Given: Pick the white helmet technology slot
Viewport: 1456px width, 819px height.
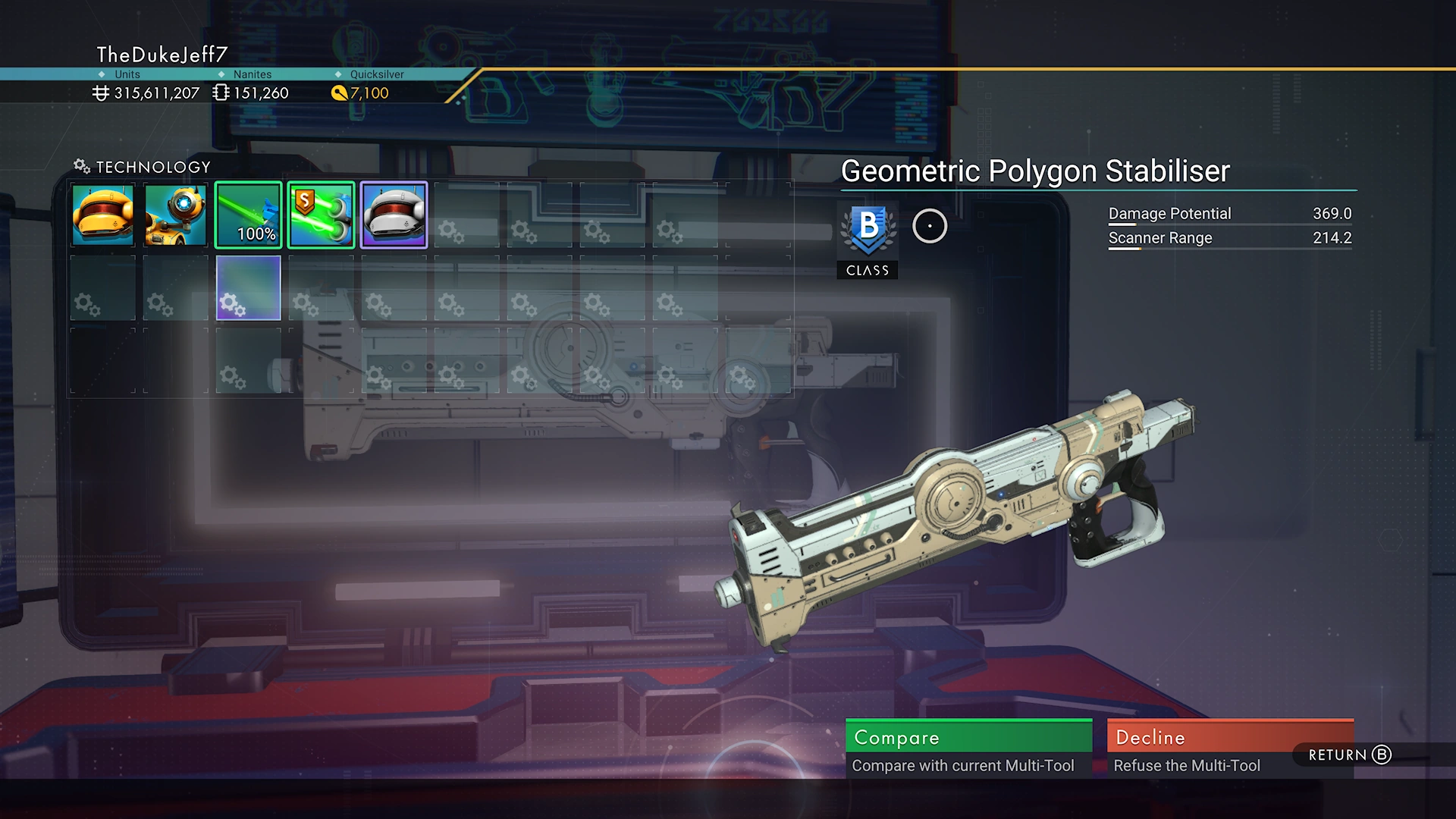Looking at the screenshot, I should tap(394, 215).
